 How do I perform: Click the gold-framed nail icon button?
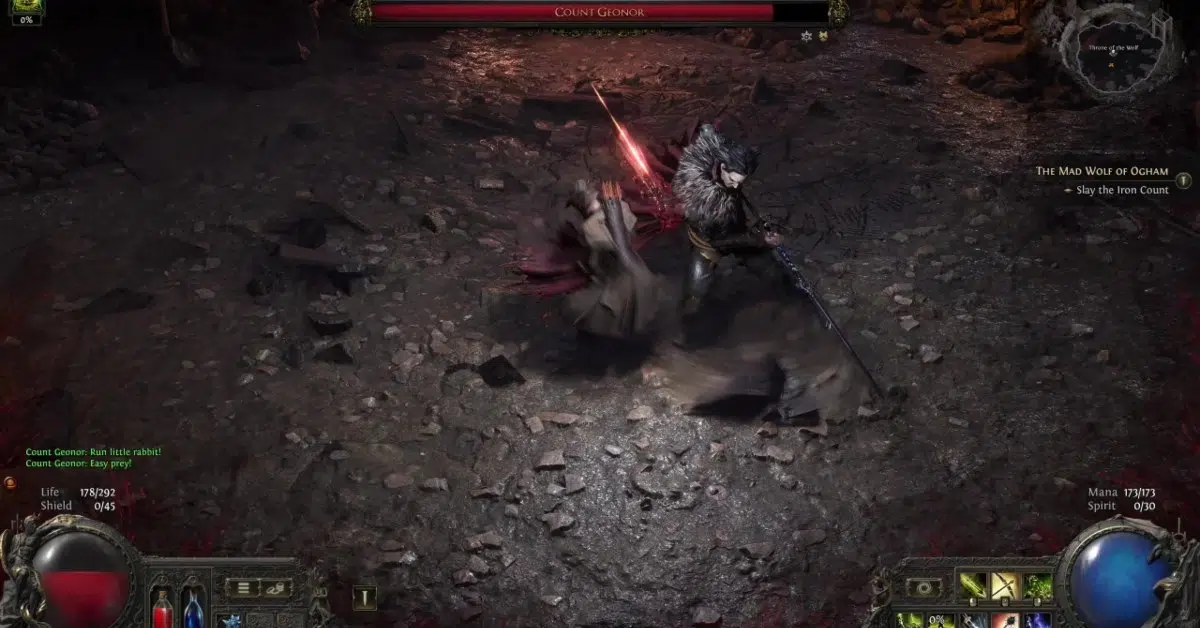[x=365, y=598]
